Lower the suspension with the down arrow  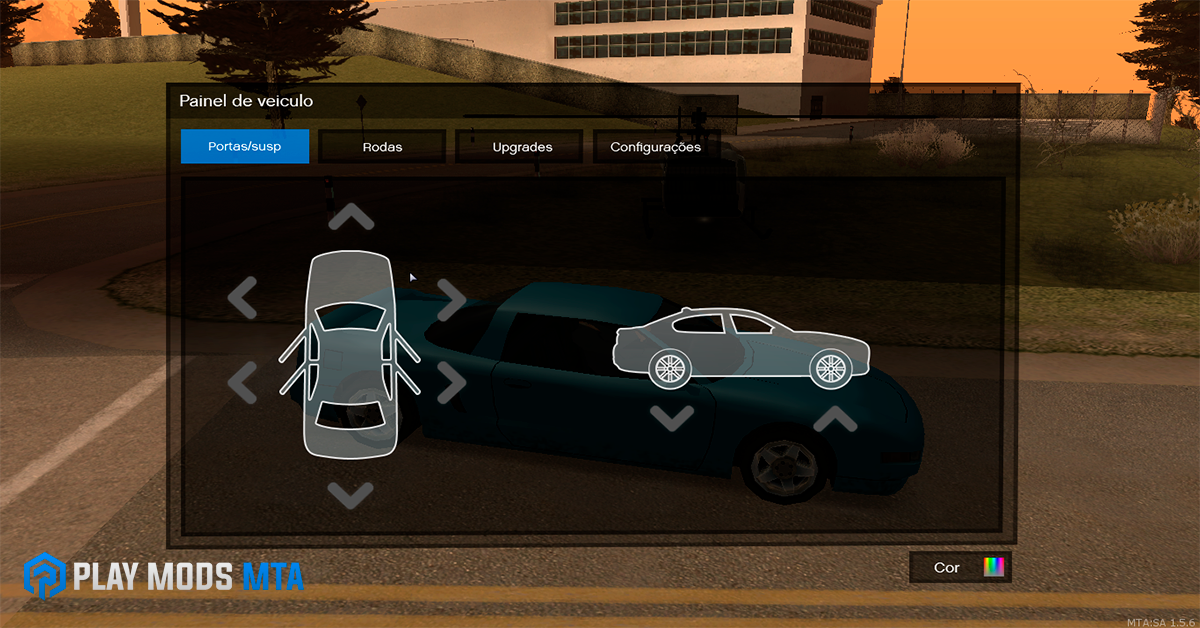672,416
